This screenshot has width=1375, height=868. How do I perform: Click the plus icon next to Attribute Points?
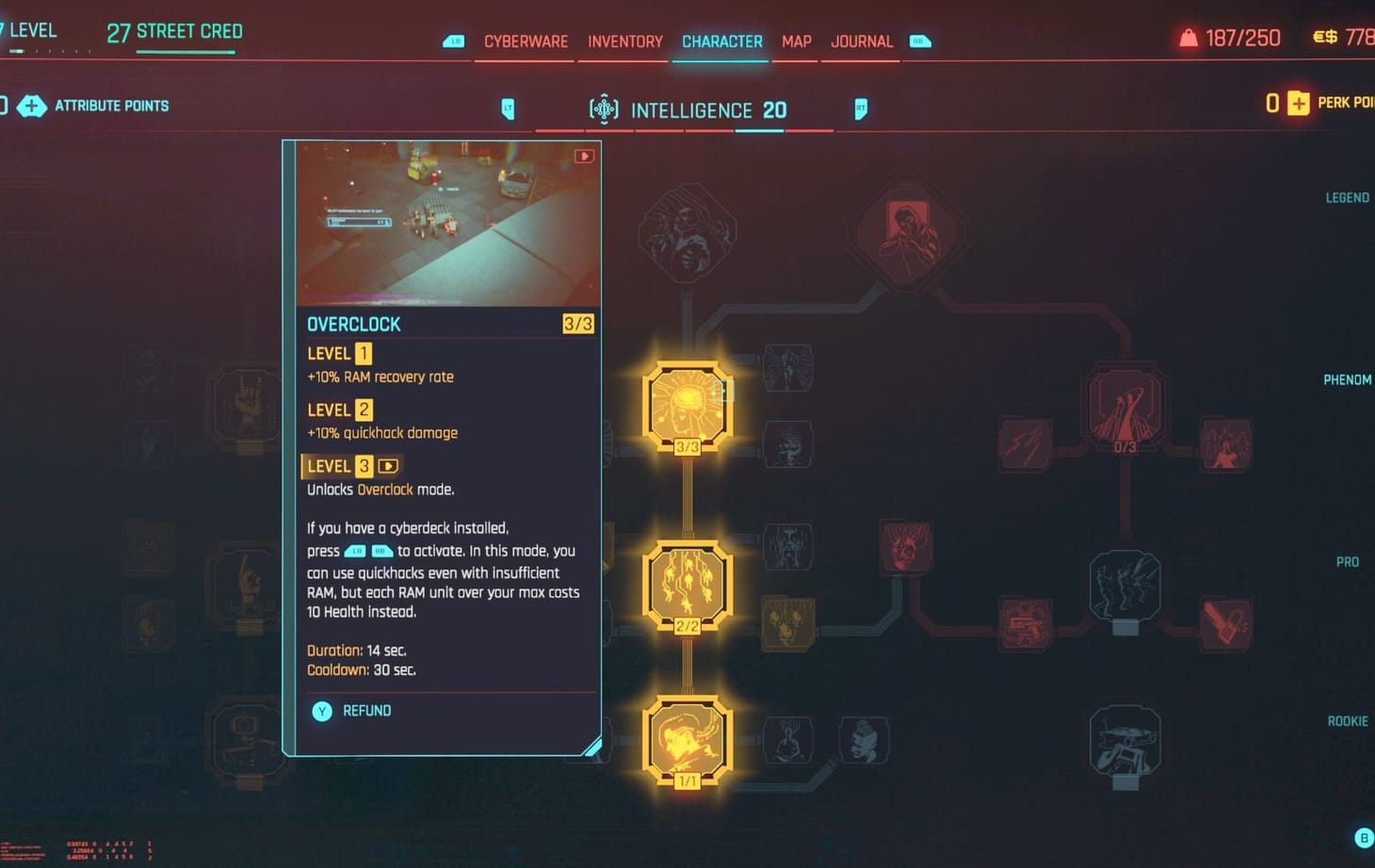[33, 106]
